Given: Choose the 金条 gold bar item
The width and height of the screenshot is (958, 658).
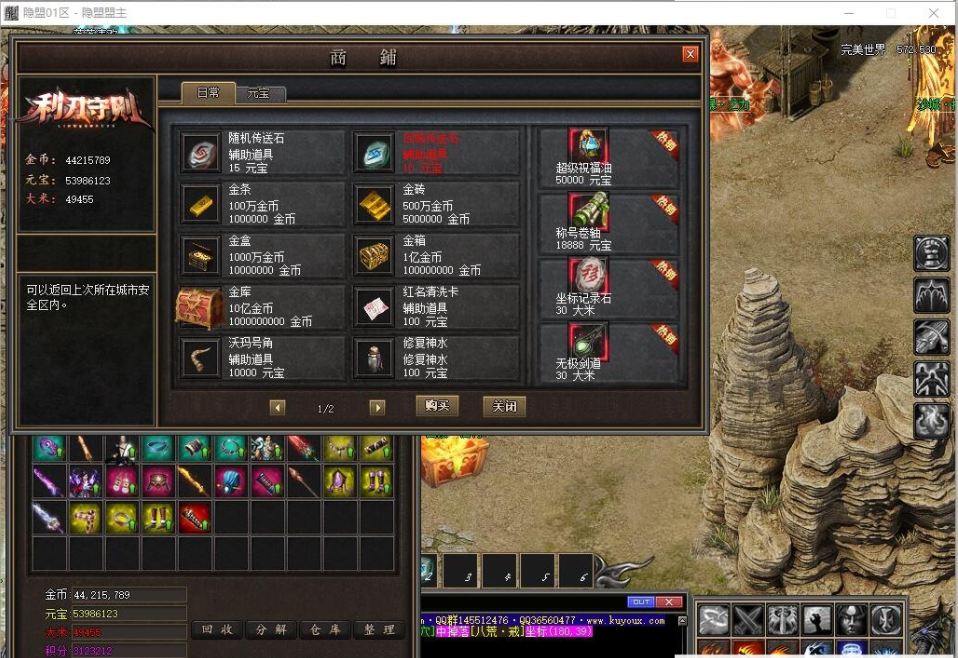Looking at the screenshot, I should coord(262,205).
